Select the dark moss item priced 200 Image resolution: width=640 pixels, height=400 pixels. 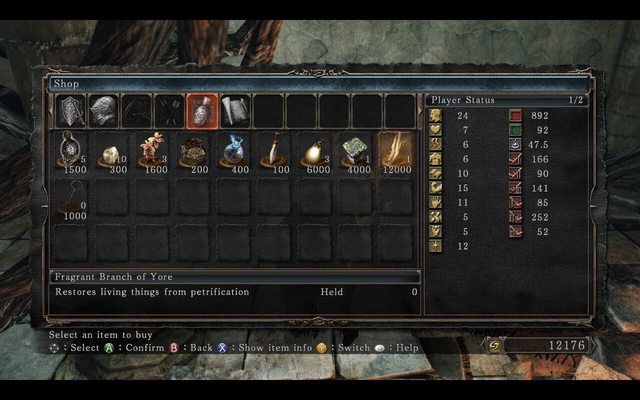coord(193,152)
